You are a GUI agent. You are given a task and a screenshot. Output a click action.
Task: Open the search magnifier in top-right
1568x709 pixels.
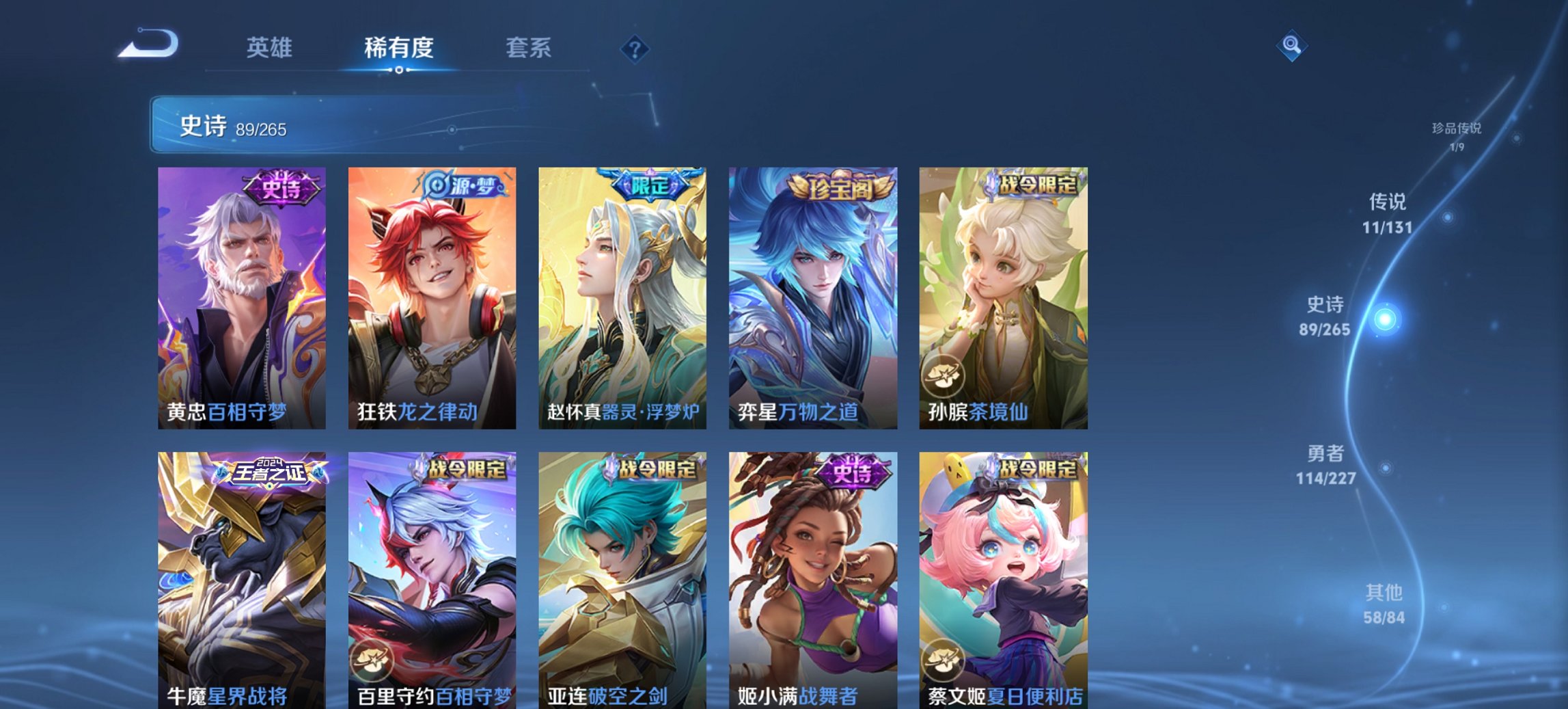[1291, 46]
